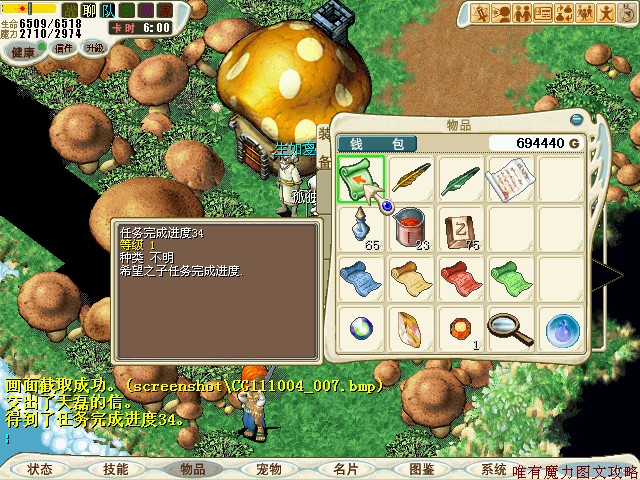Viewport: 640px width, 480px height.
Task: Select the golden feather item
Action: 410,179
